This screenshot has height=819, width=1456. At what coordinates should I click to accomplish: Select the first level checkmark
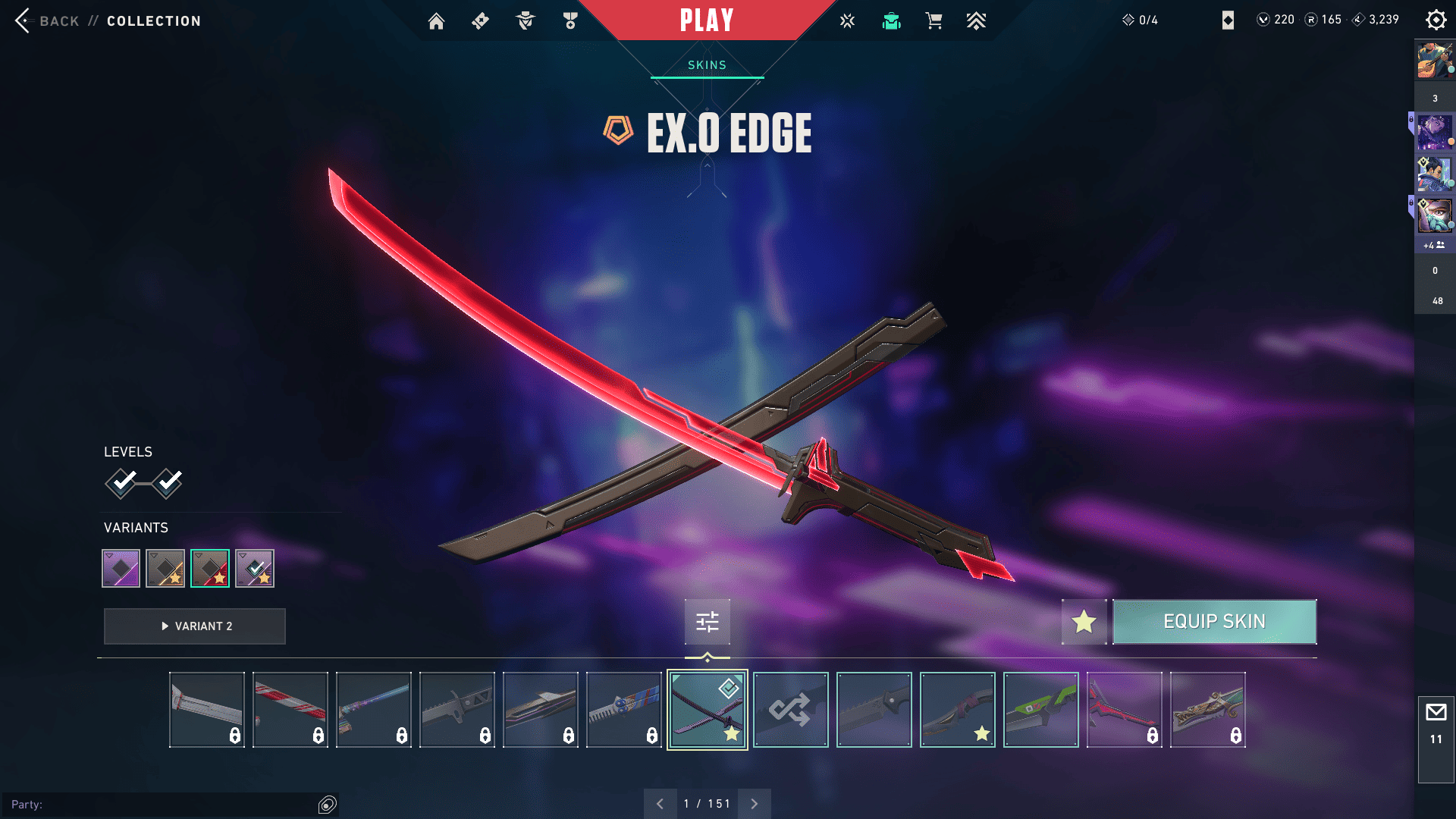(121, 483)
